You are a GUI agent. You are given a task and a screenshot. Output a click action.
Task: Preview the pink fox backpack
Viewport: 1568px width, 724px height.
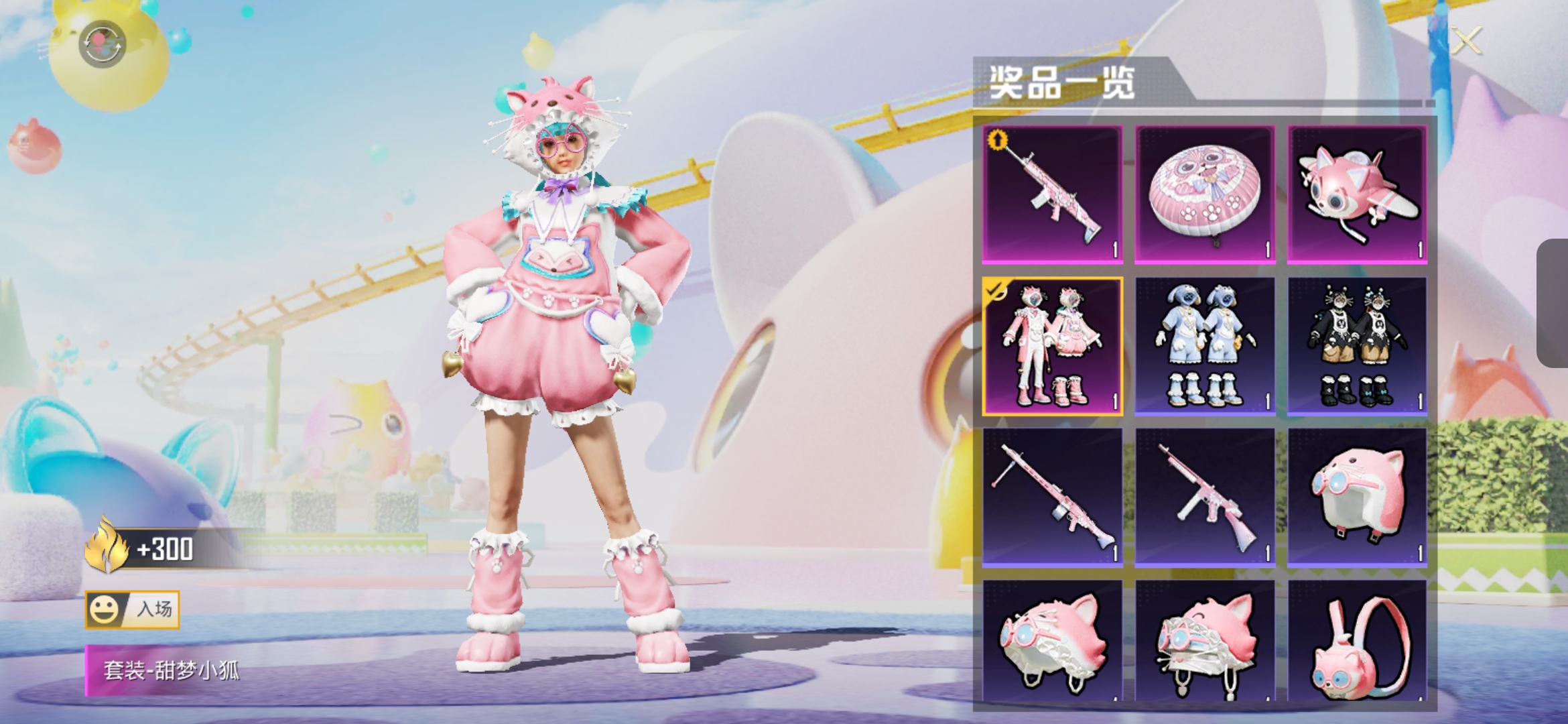point(1357,642)
